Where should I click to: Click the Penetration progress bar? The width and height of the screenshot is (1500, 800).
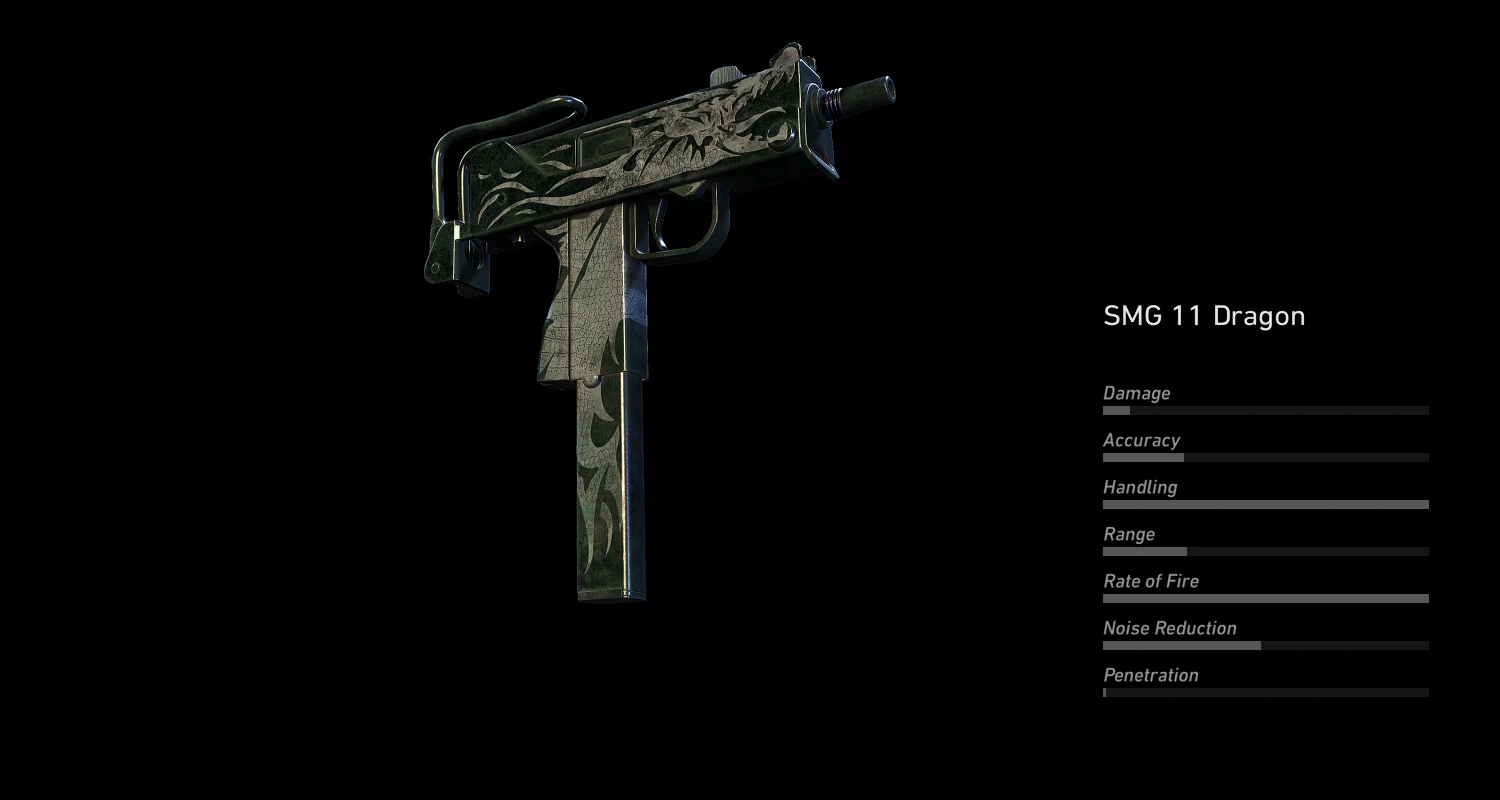[1265, 692]
